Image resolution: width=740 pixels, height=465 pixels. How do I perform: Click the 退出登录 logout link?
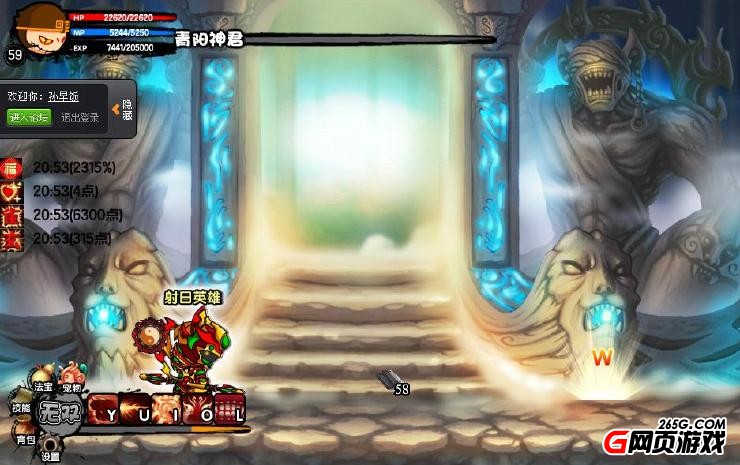(80, 117)
